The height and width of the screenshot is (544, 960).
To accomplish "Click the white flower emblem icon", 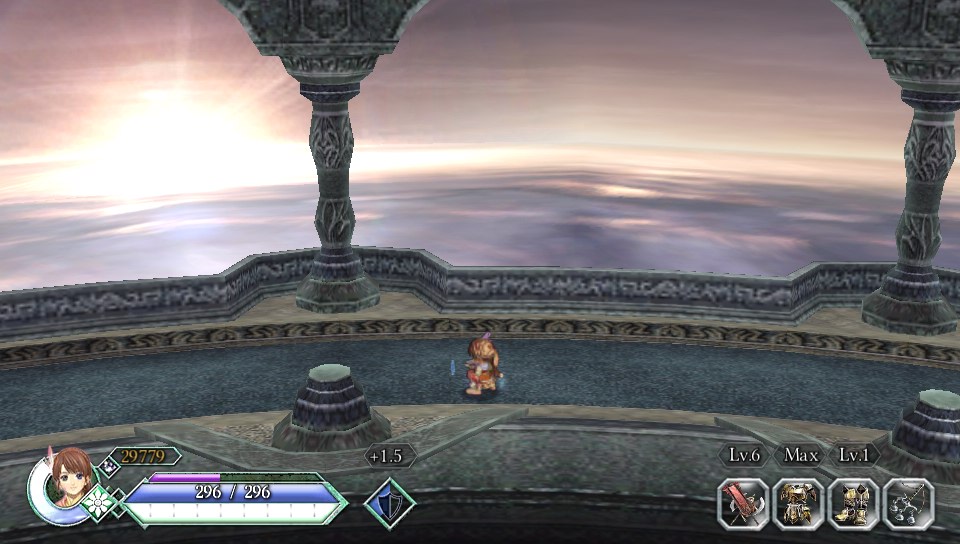I will pyautogui.click(x=100, y=502).
